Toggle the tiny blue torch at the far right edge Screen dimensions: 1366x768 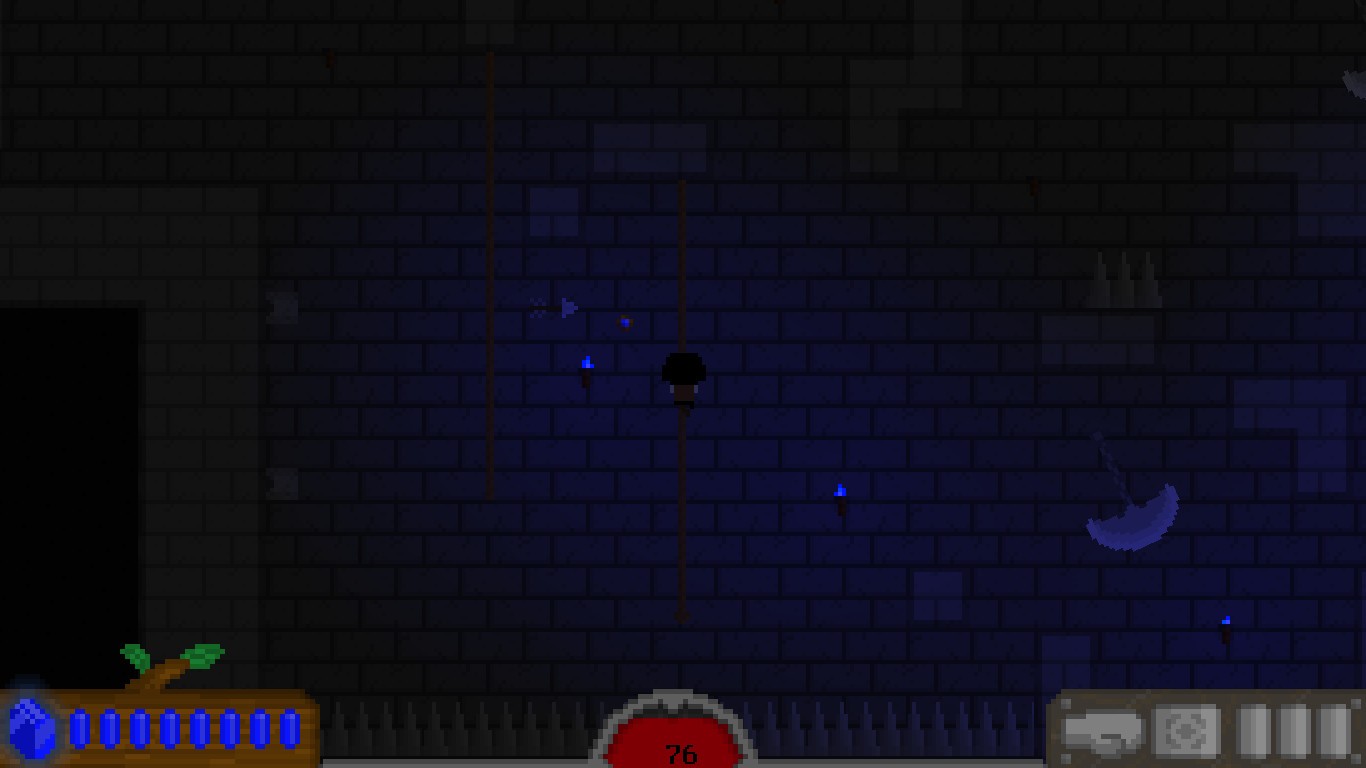1226,622
